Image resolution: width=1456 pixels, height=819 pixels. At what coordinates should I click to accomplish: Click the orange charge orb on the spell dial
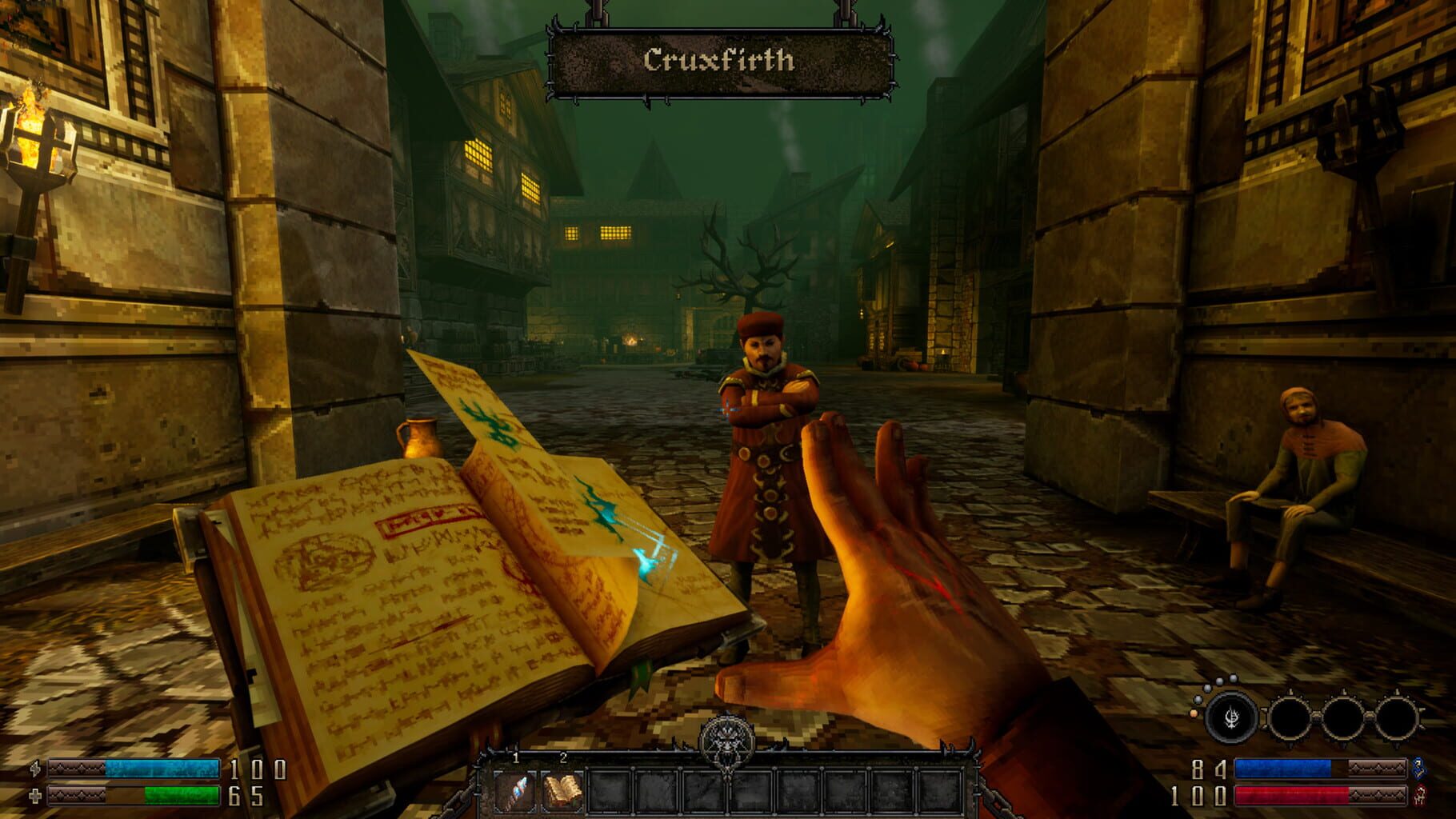[1194, 714]
